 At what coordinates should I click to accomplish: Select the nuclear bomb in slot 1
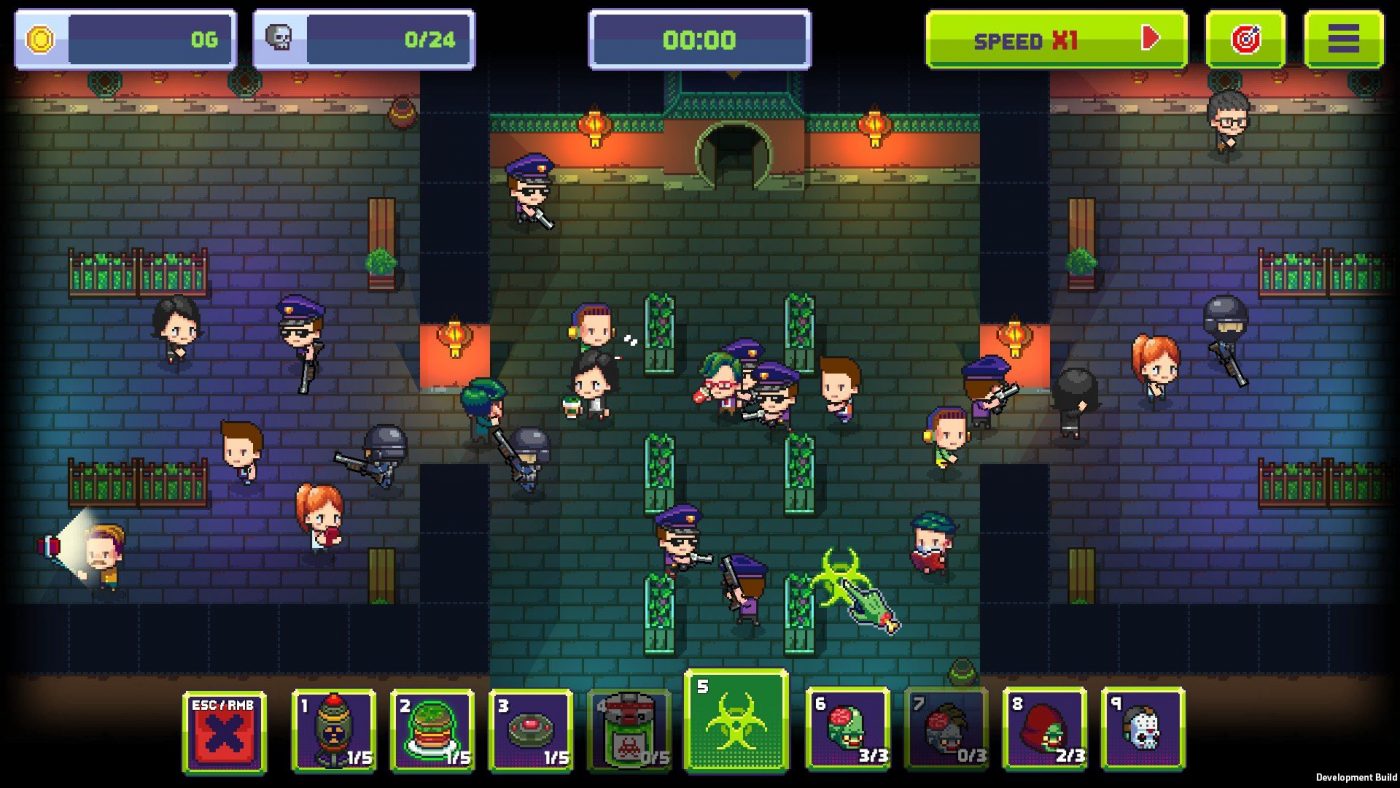(333, 731)
